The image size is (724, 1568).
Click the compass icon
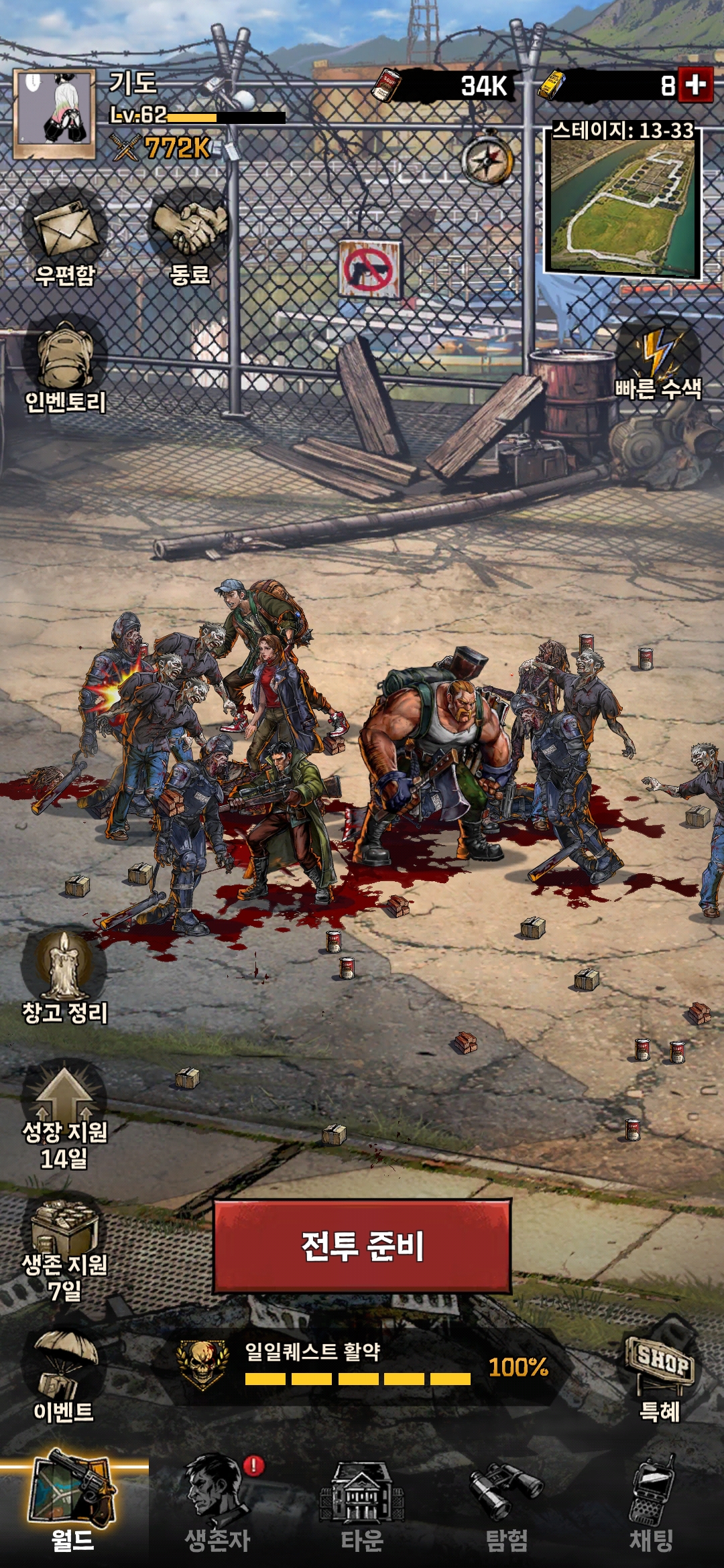coord(487,159)
